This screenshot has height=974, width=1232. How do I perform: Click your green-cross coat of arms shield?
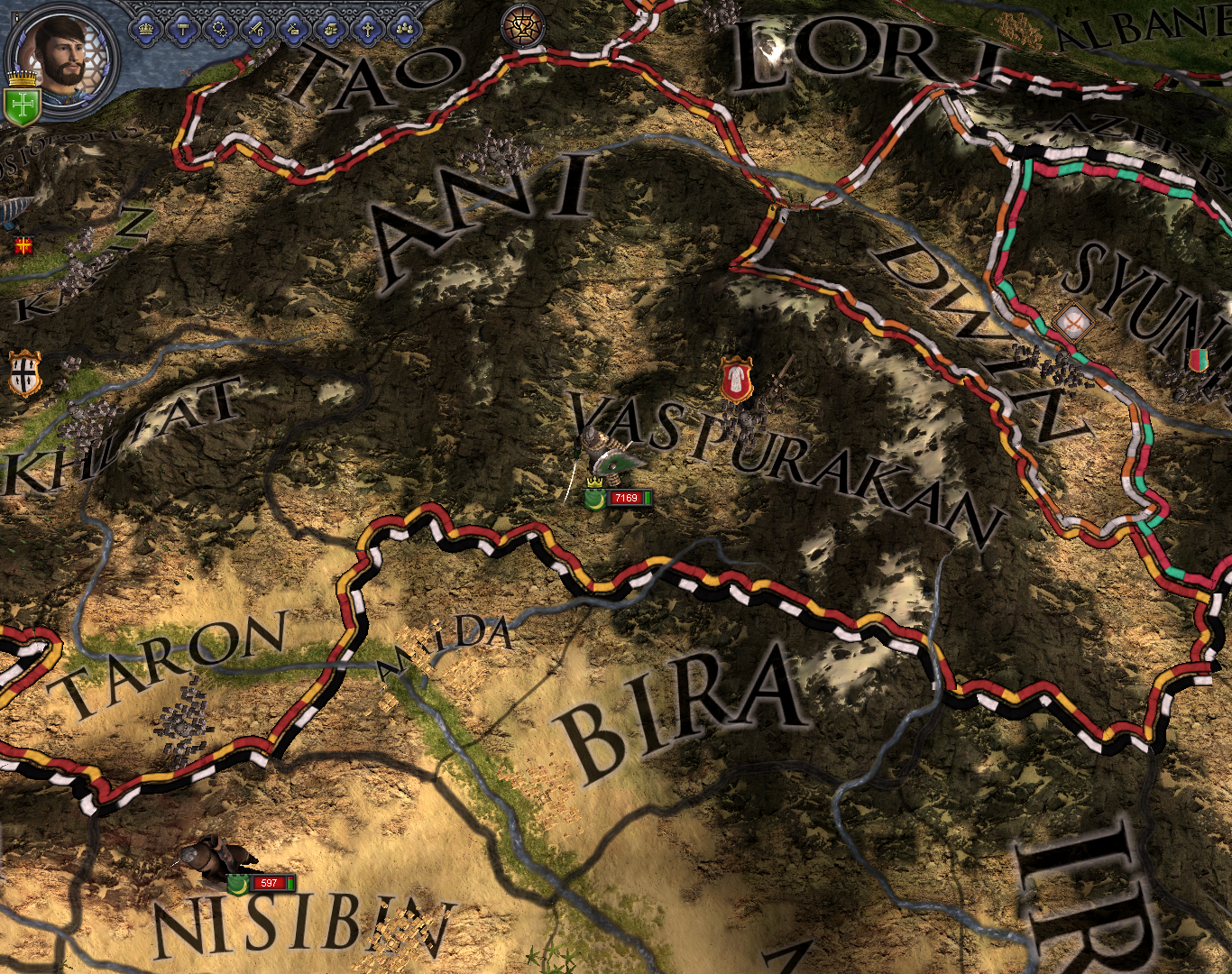click(x=22, y=103)
